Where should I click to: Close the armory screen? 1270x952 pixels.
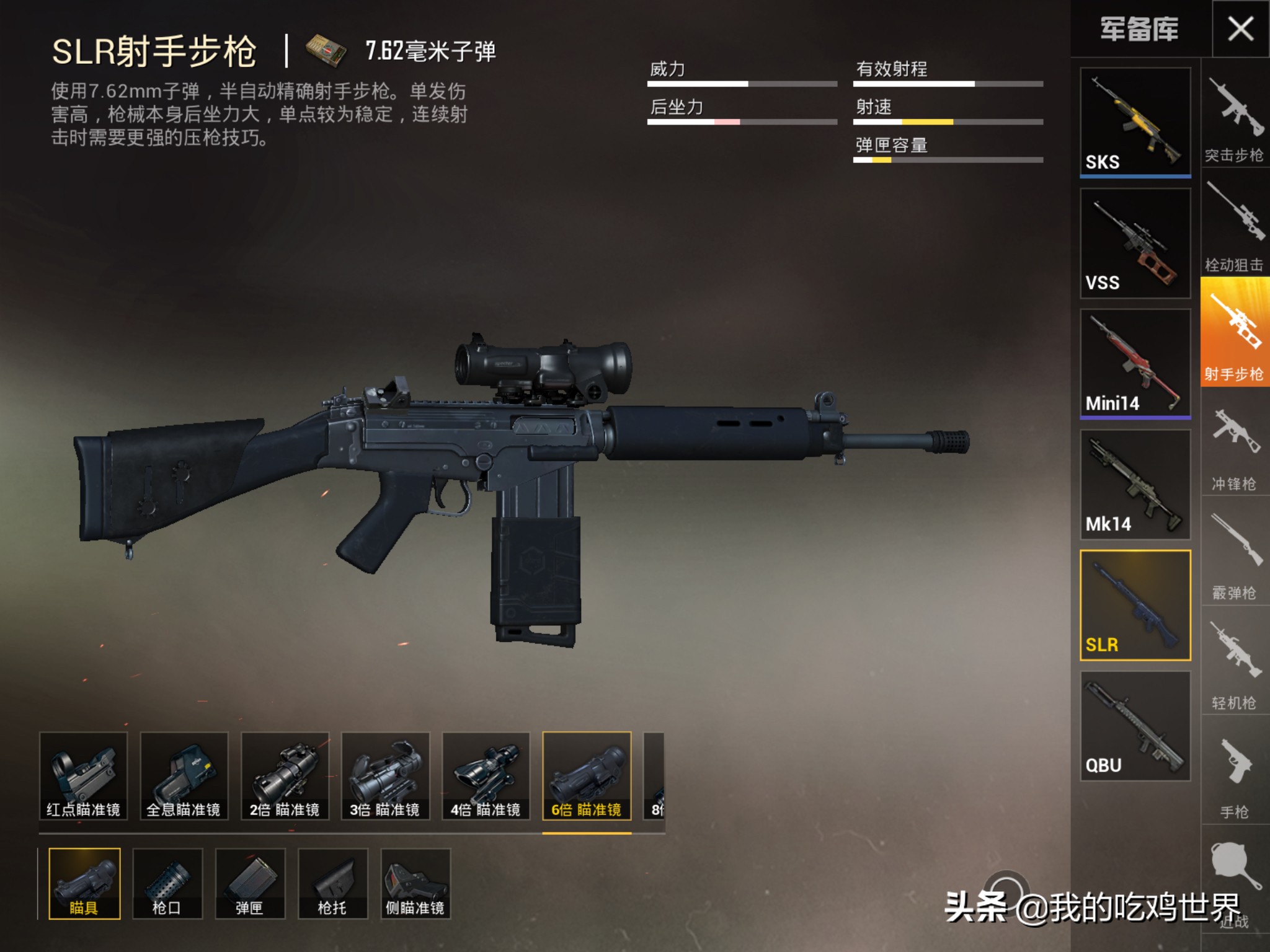[x=1240, y=29]
